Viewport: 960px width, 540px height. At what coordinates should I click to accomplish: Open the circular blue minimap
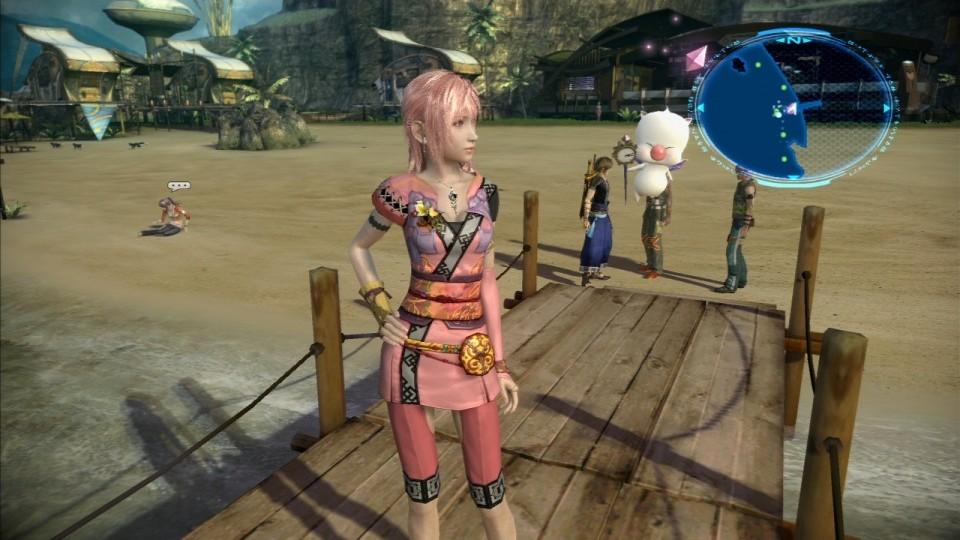(795, 105)
